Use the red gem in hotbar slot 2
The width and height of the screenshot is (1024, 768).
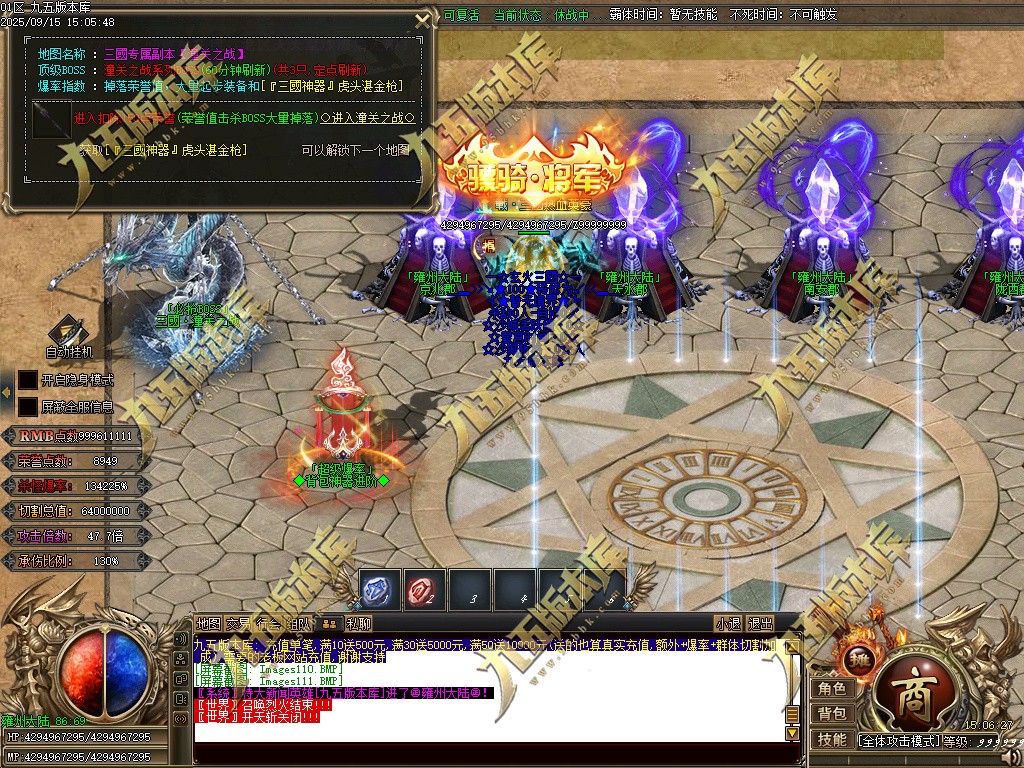tap(425, 591)
